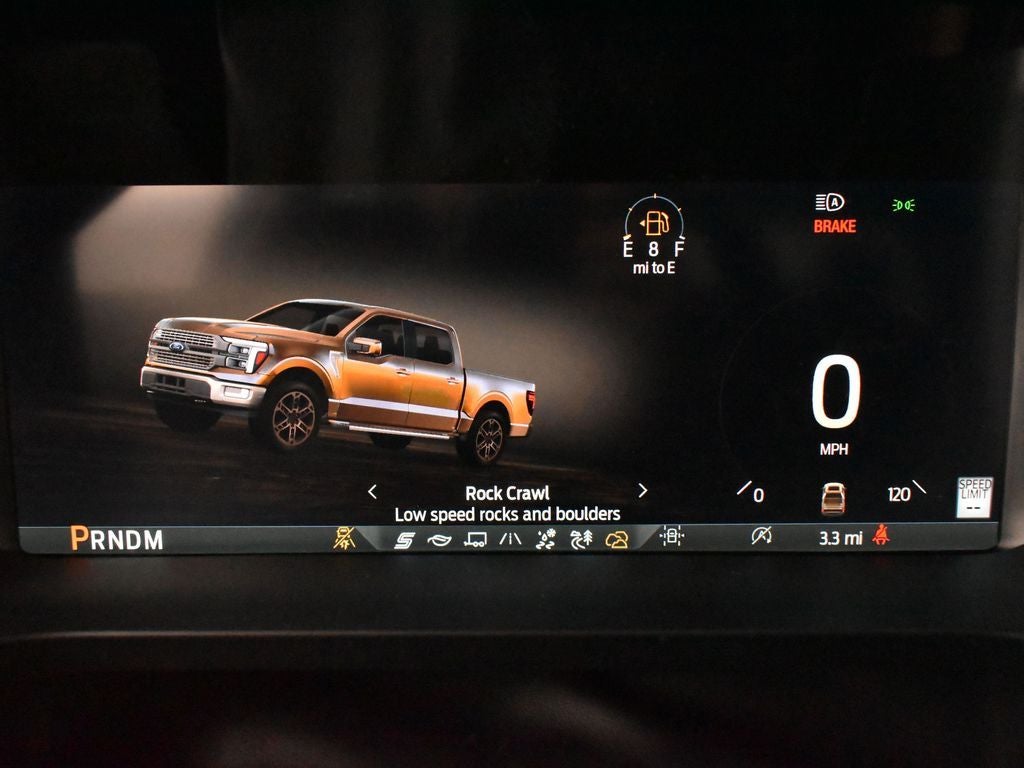Click the red BRAKE warning light
This screenshot has width=1024, height=768.
834,227
